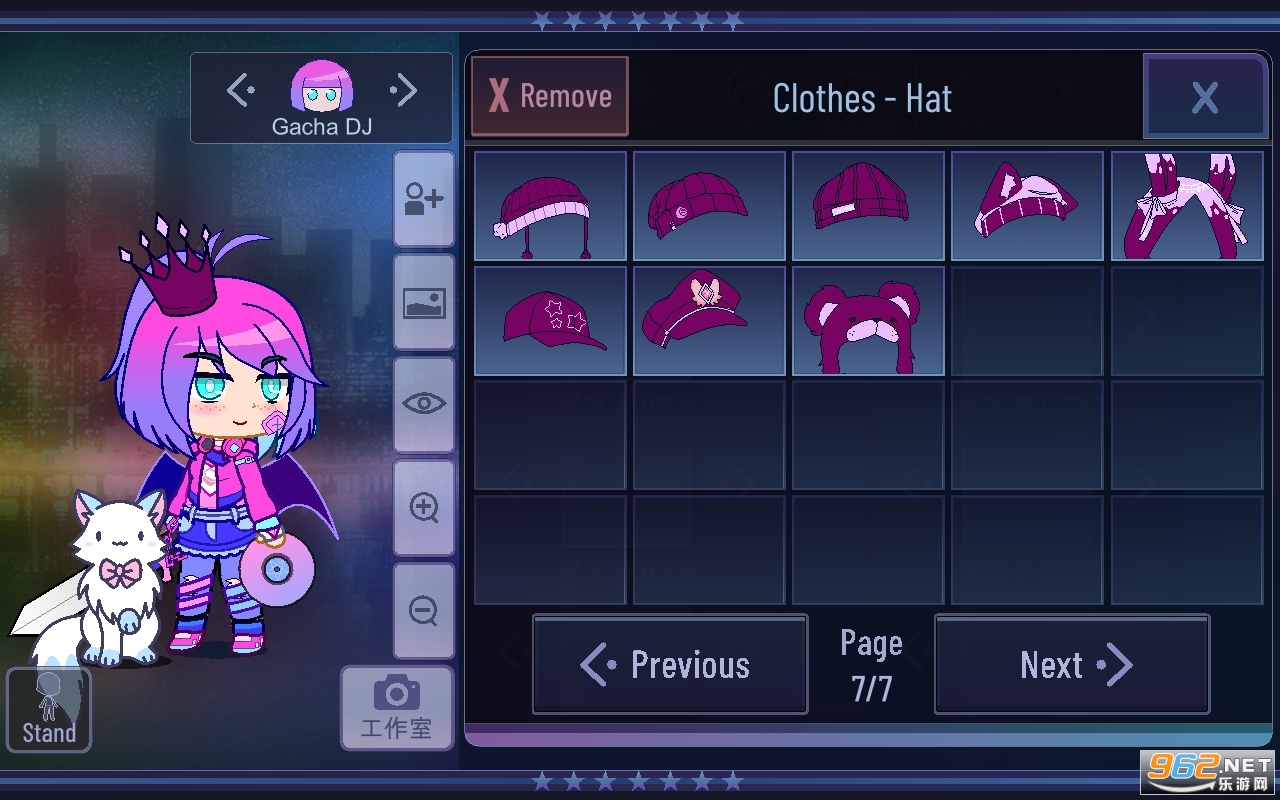
Task: Go to the Next page
Action: [1072, 665]
